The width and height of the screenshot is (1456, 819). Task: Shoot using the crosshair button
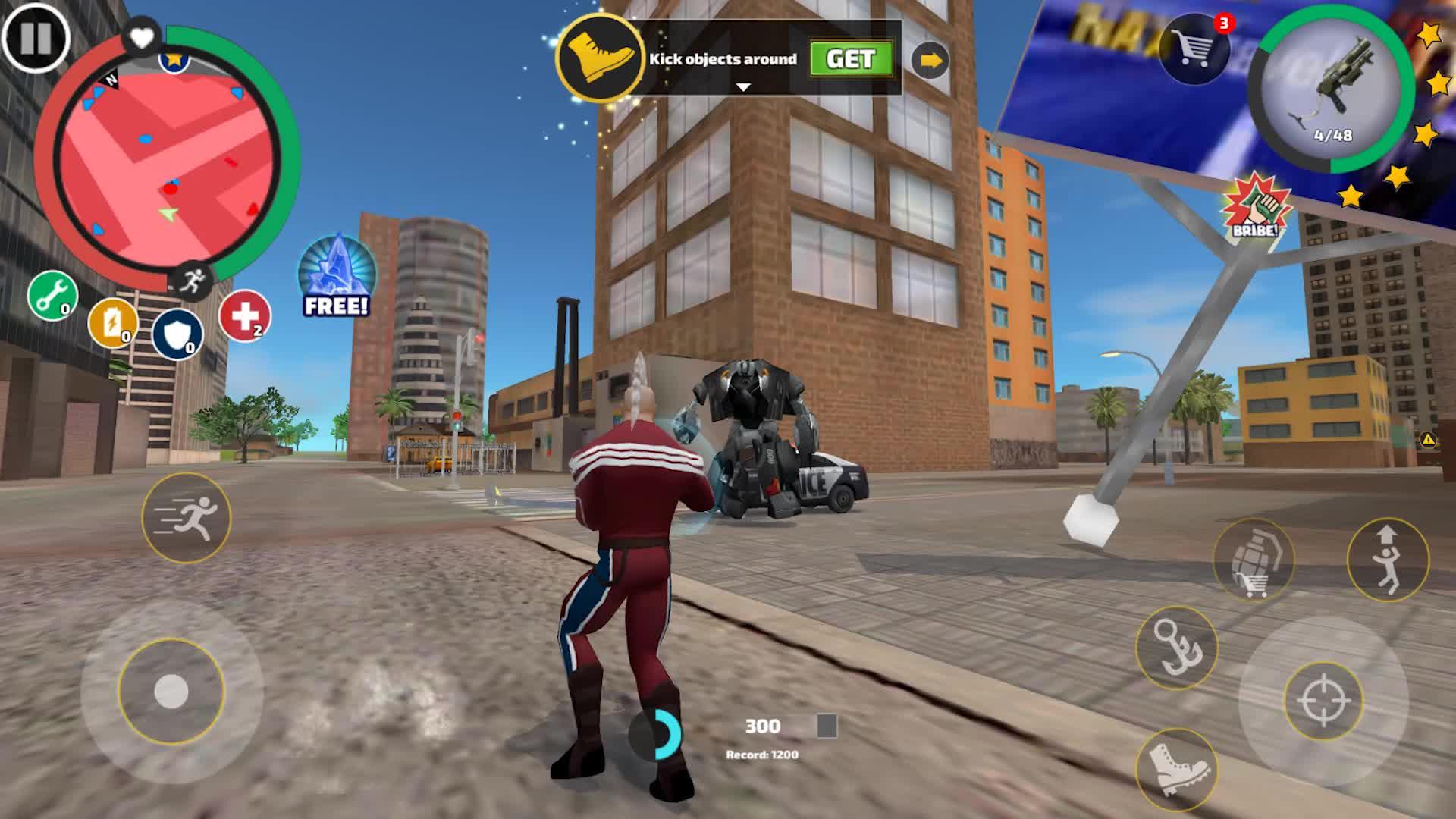click(1323, 701)
